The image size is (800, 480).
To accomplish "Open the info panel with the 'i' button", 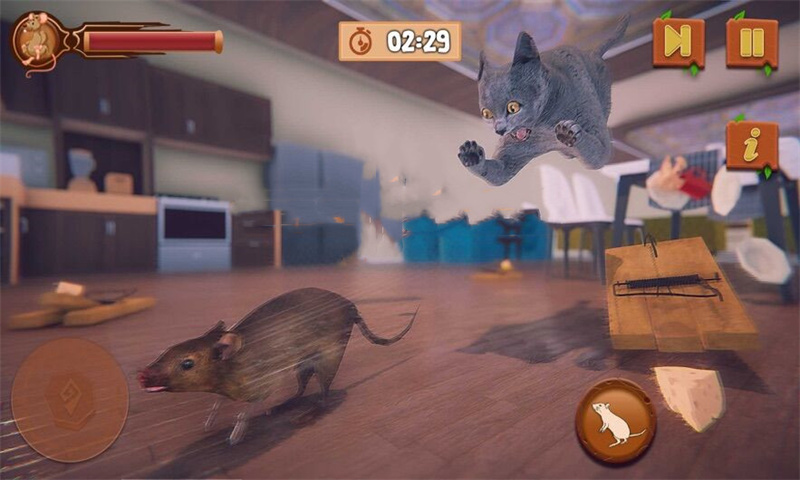I will click(752, 146).
